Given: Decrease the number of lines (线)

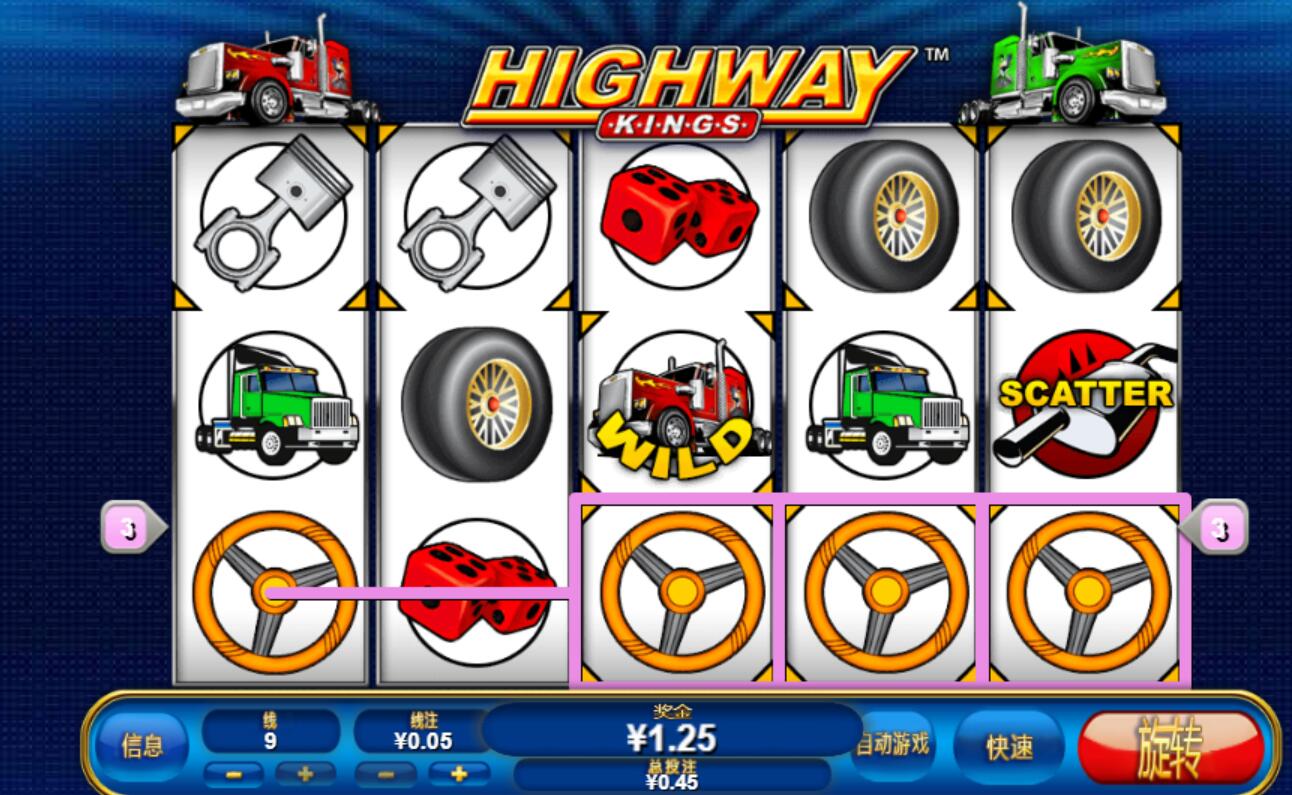Looking at the screenshot, I should click(234, 774).
